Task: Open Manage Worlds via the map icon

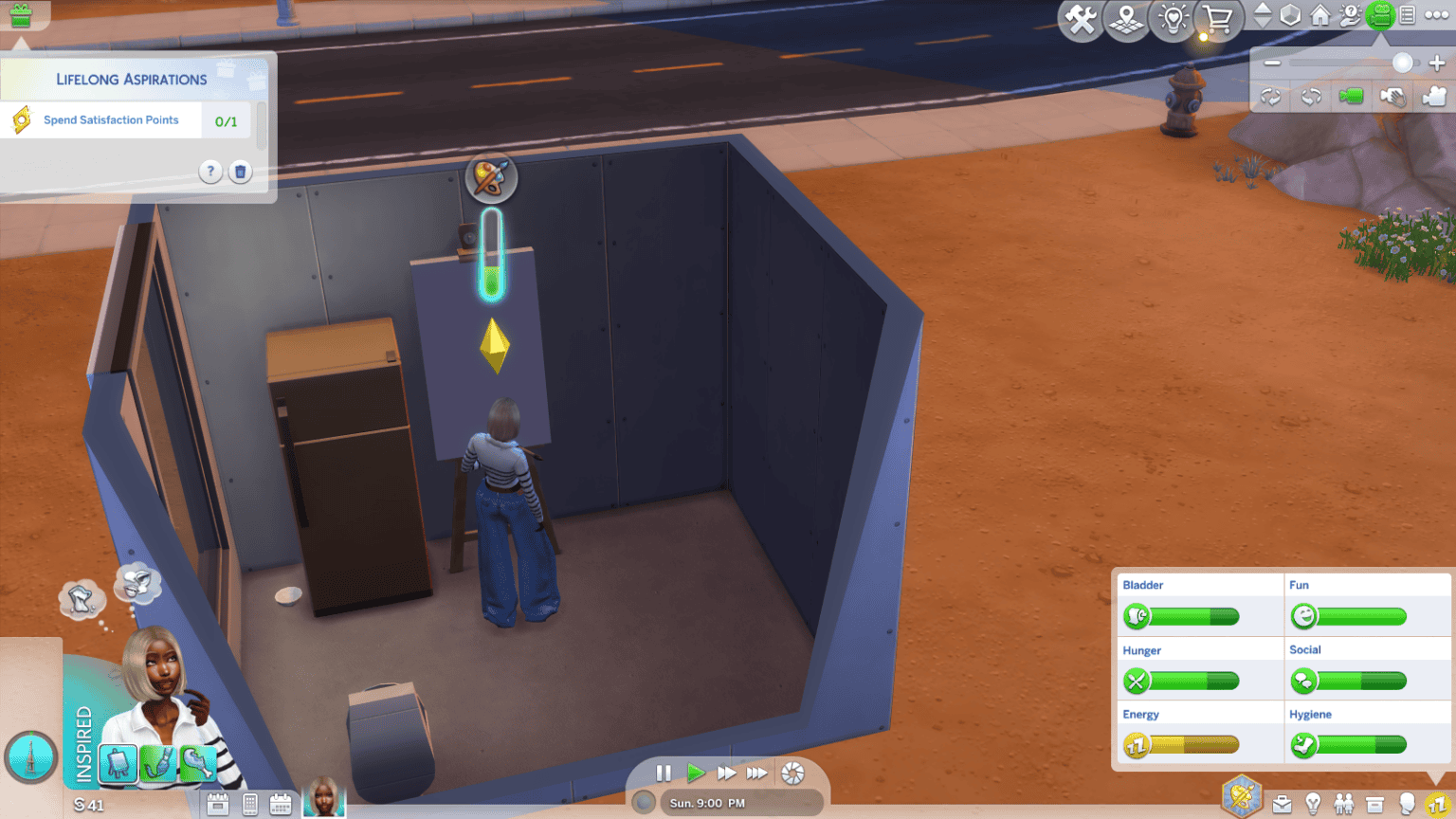Action: tap(1125, 17)
